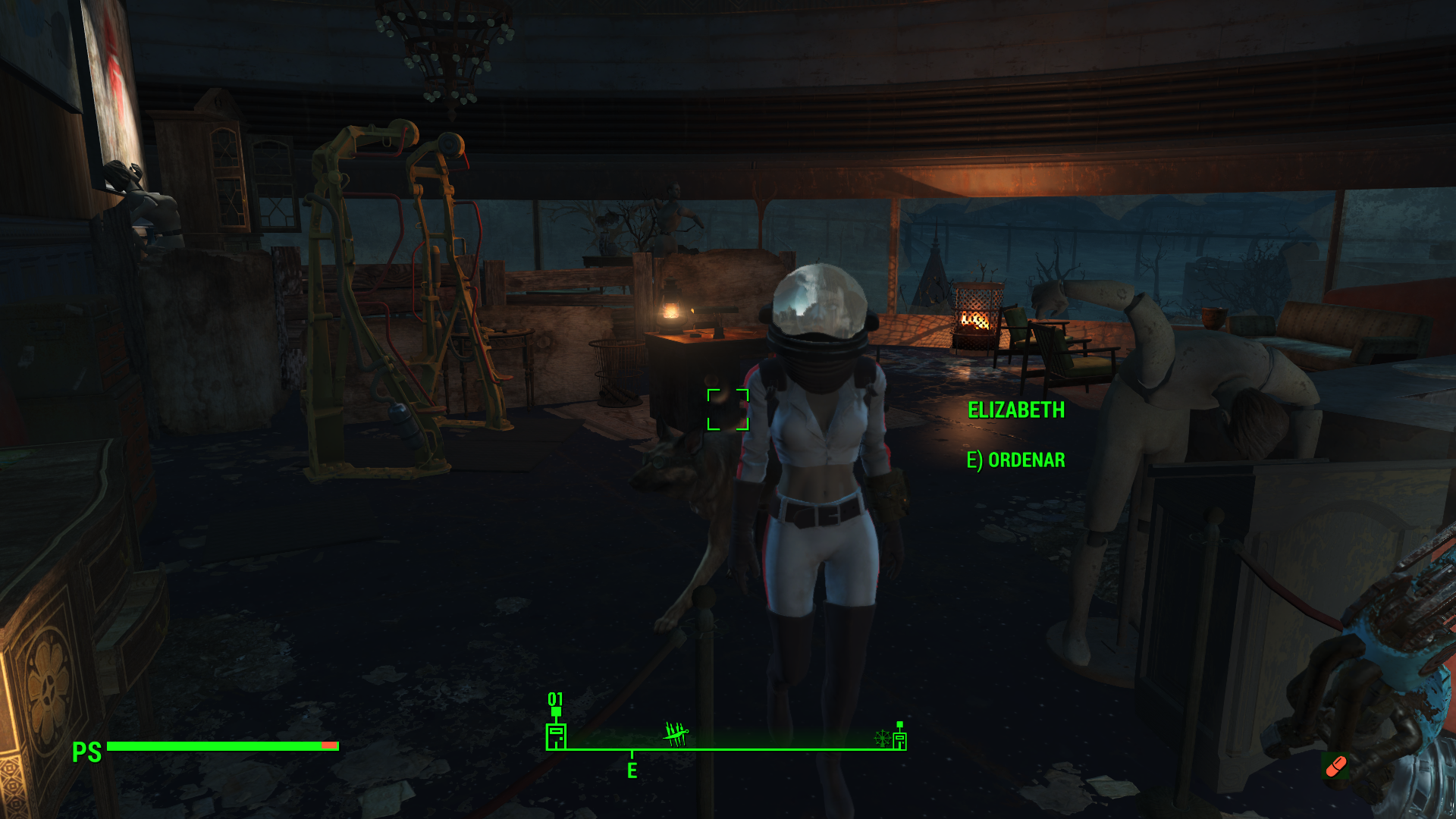
Task: Choose the ORDENAR command for Elizabeth
Action: [1015, 460]
